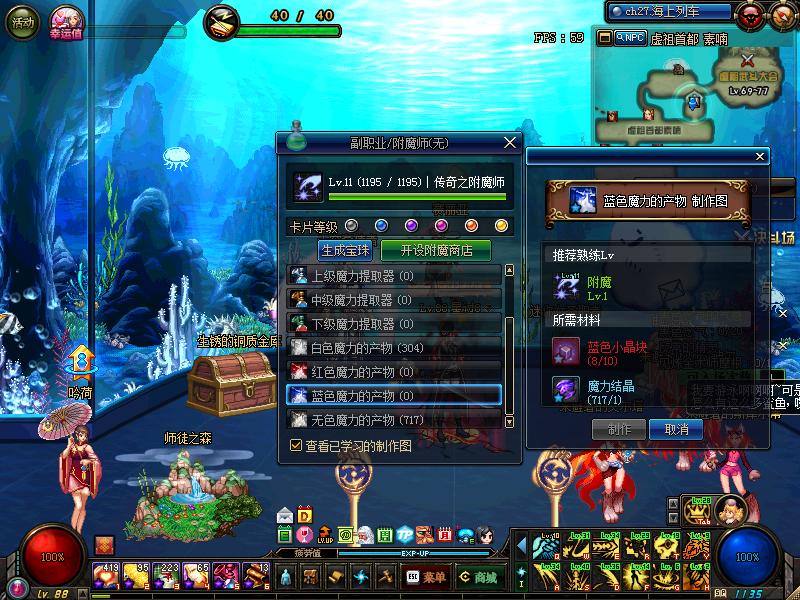Close the blueprint details panel

point(760,156)
